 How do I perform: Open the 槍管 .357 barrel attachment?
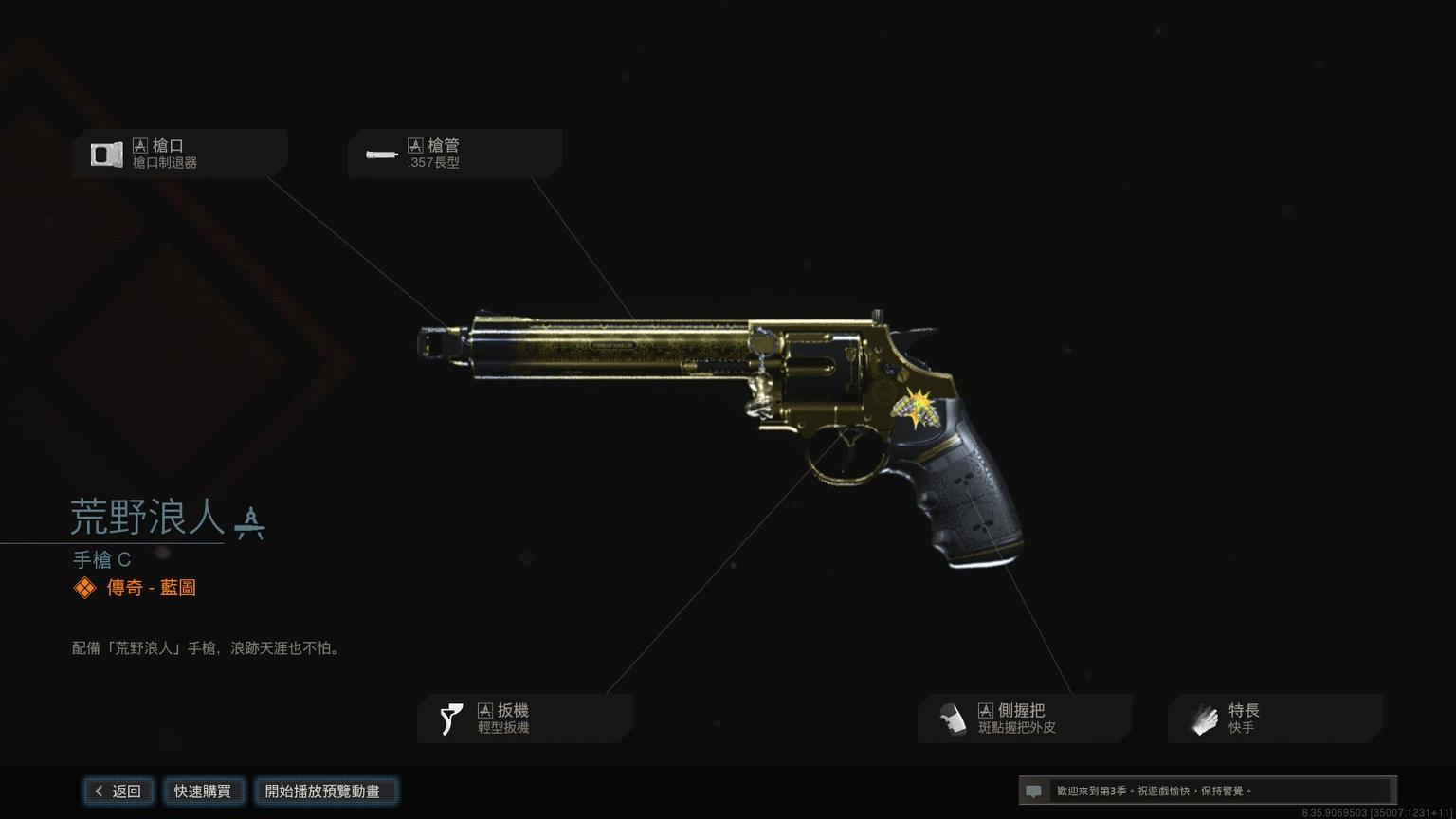pos(454,154)
